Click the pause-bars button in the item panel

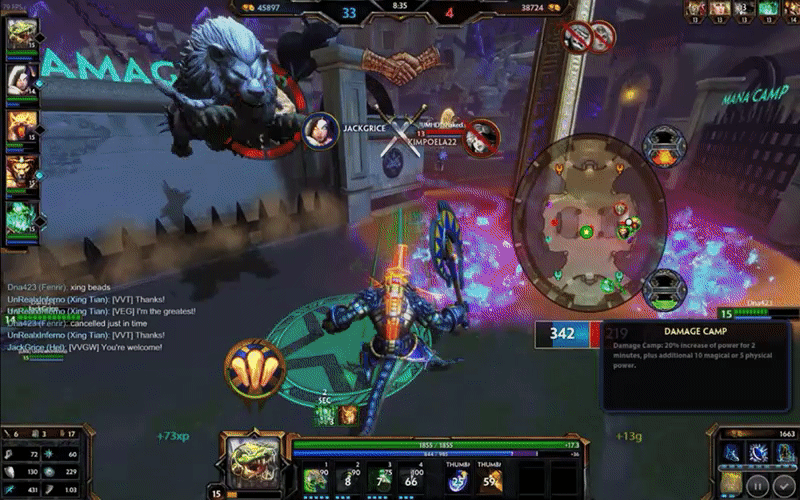758,485
